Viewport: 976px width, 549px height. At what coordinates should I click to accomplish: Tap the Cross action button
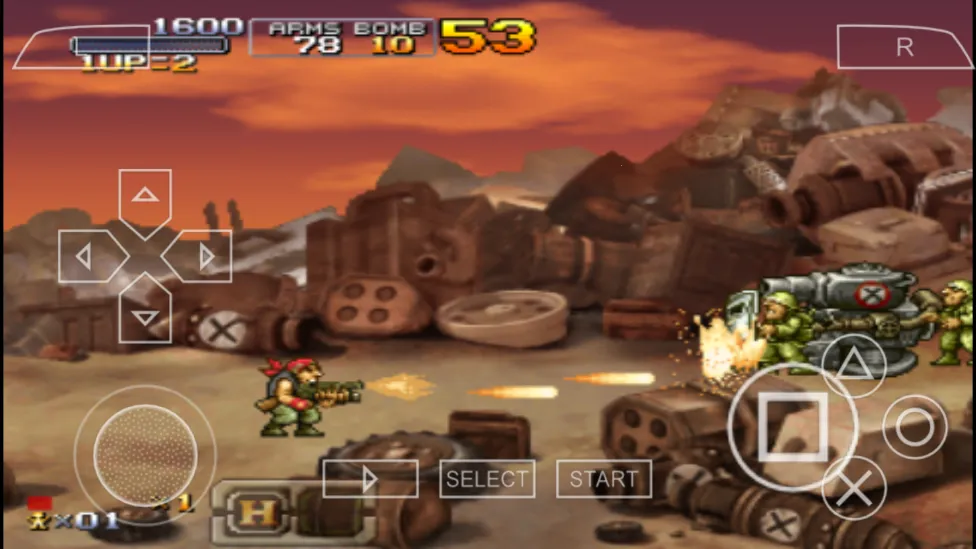click(x=853, y=488)
